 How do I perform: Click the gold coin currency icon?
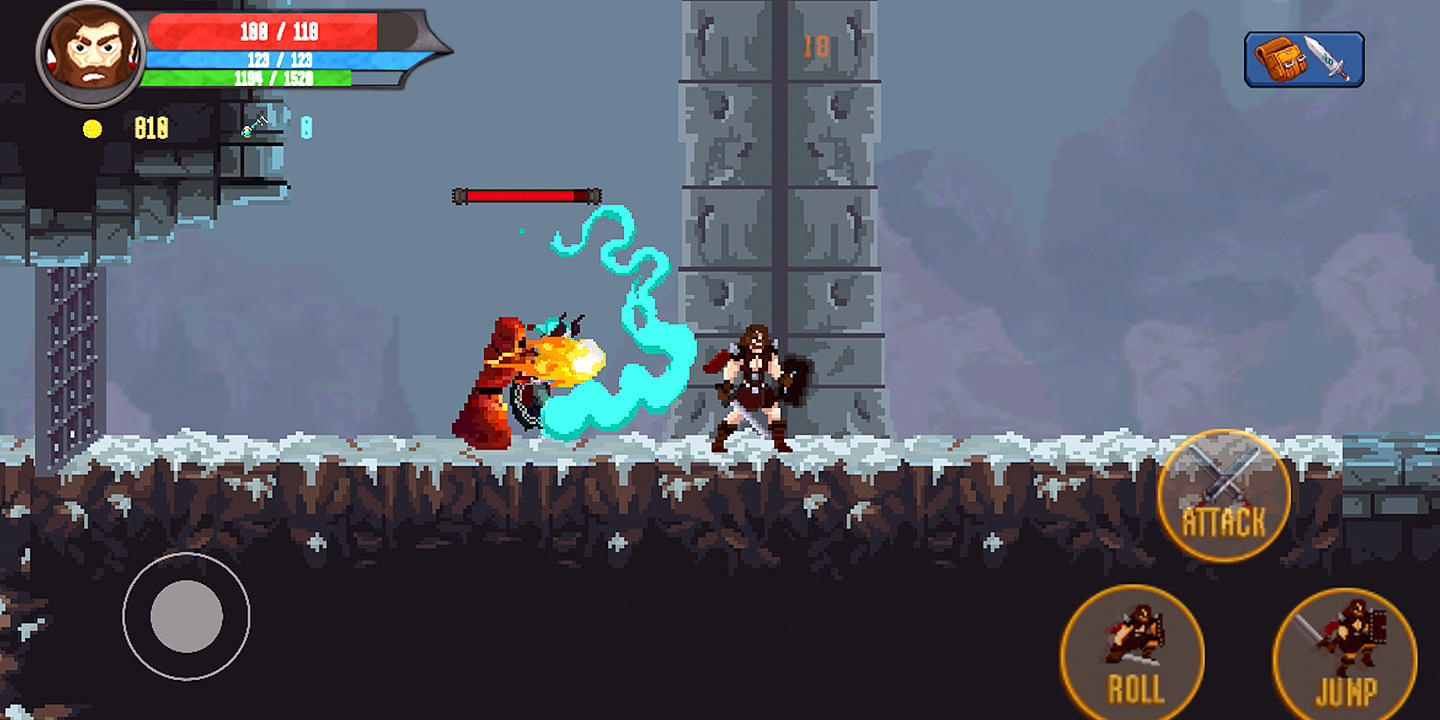pyautogui.click(x=93, y=126)
